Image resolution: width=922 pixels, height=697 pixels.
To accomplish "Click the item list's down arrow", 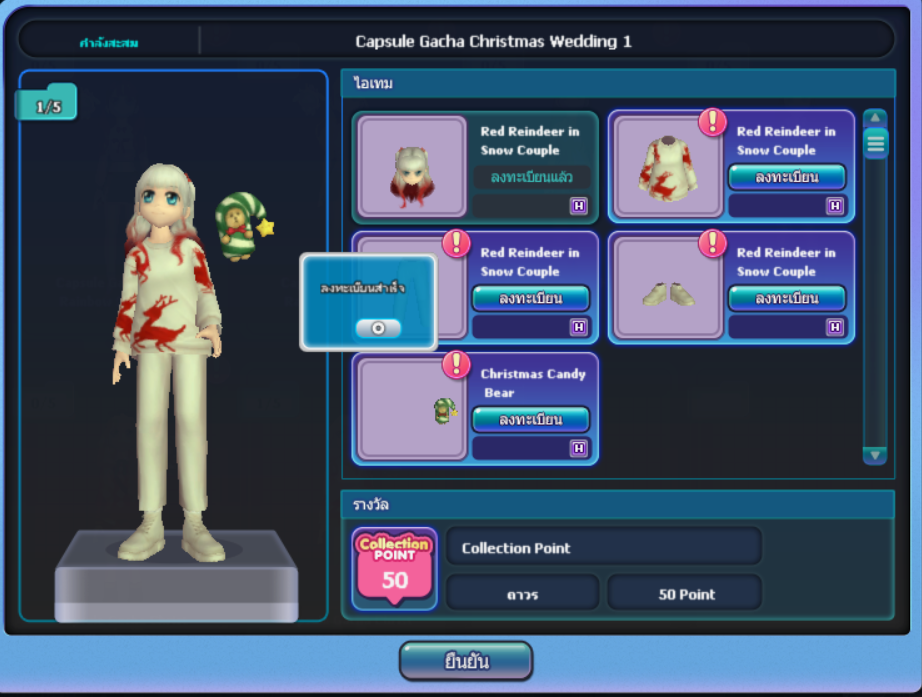I will (x=875, y=455).
